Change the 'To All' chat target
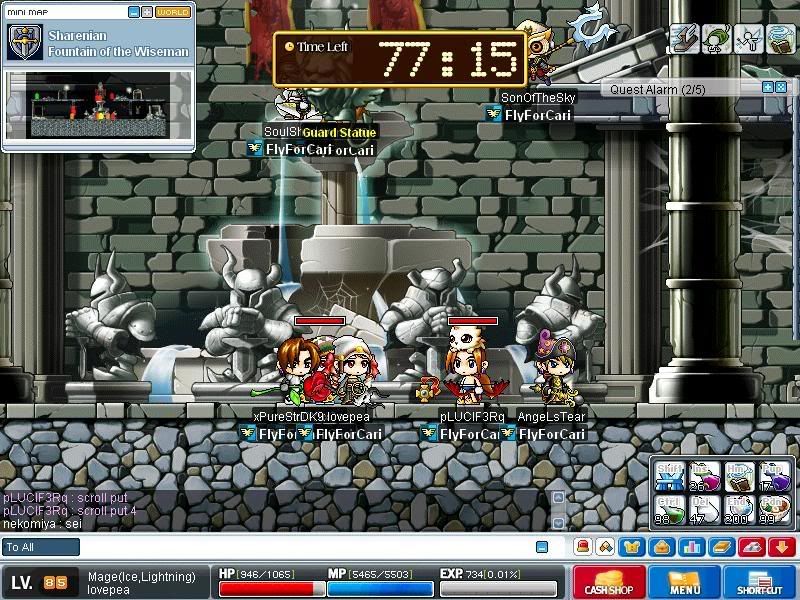The image size is (800, 600). [x=41, y=547]
